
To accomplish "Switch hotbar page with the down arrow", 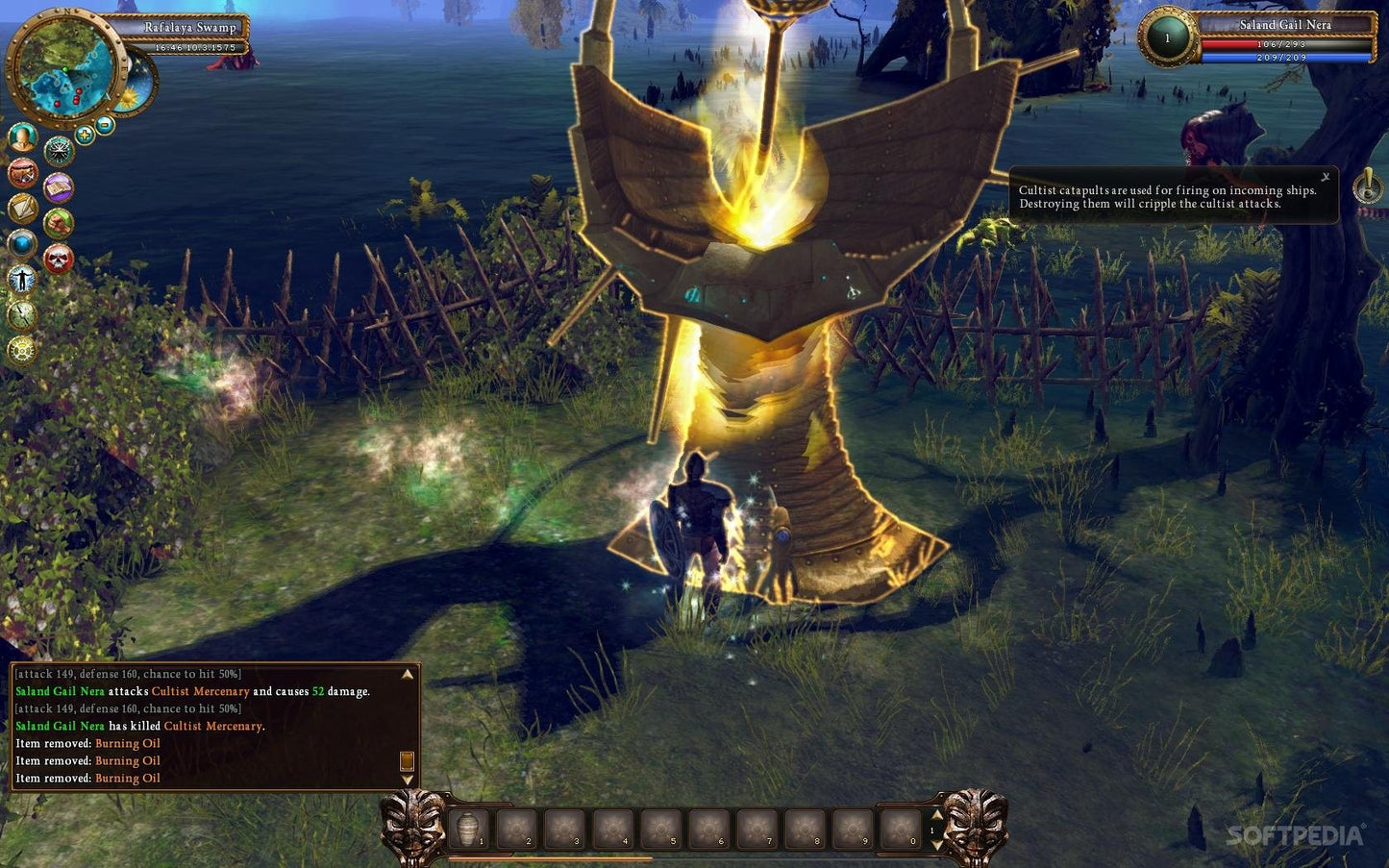I will tap(937, 844).
